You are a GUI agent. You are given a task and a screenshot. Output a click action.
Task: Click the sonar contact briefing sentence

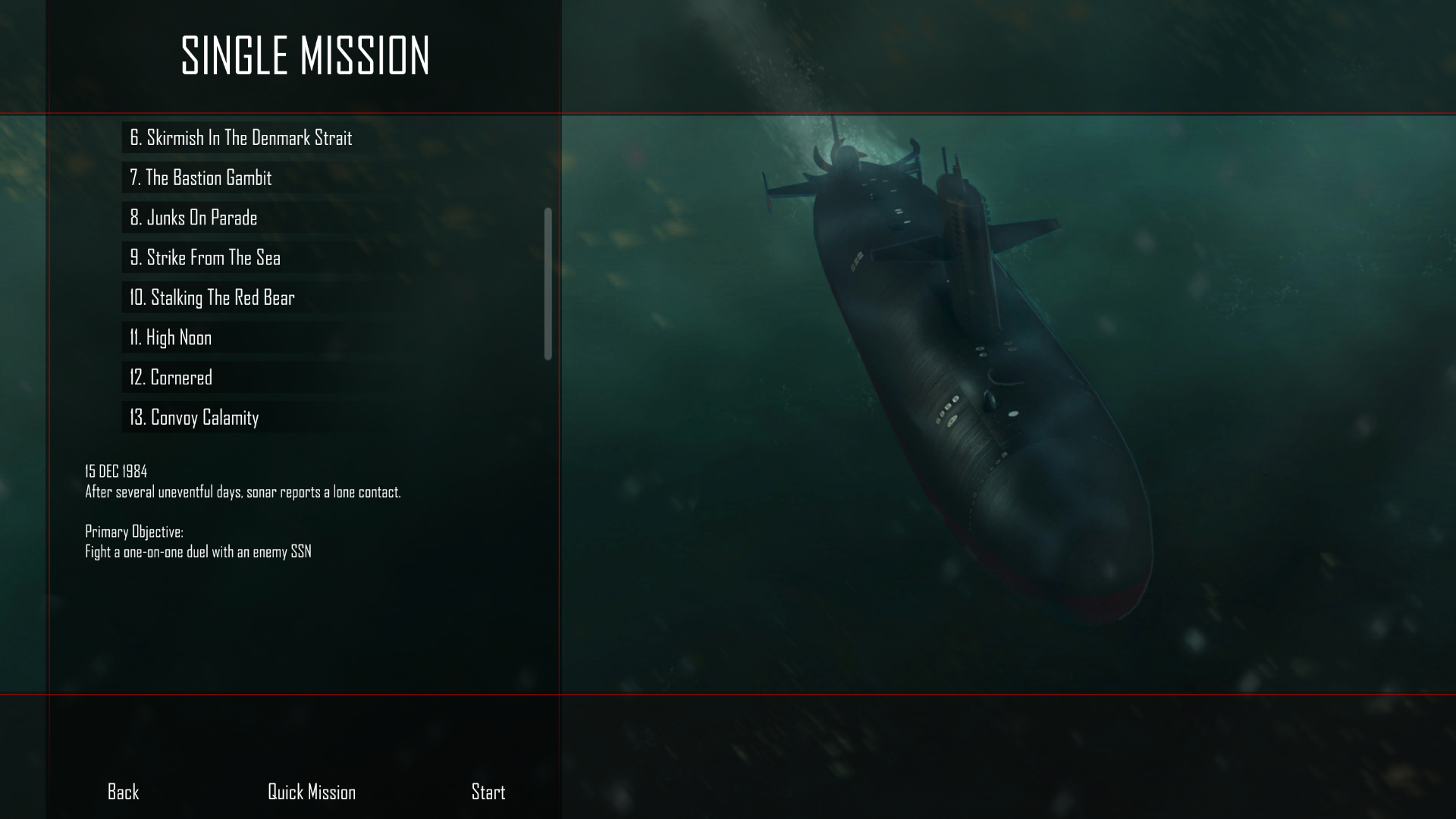243,491
